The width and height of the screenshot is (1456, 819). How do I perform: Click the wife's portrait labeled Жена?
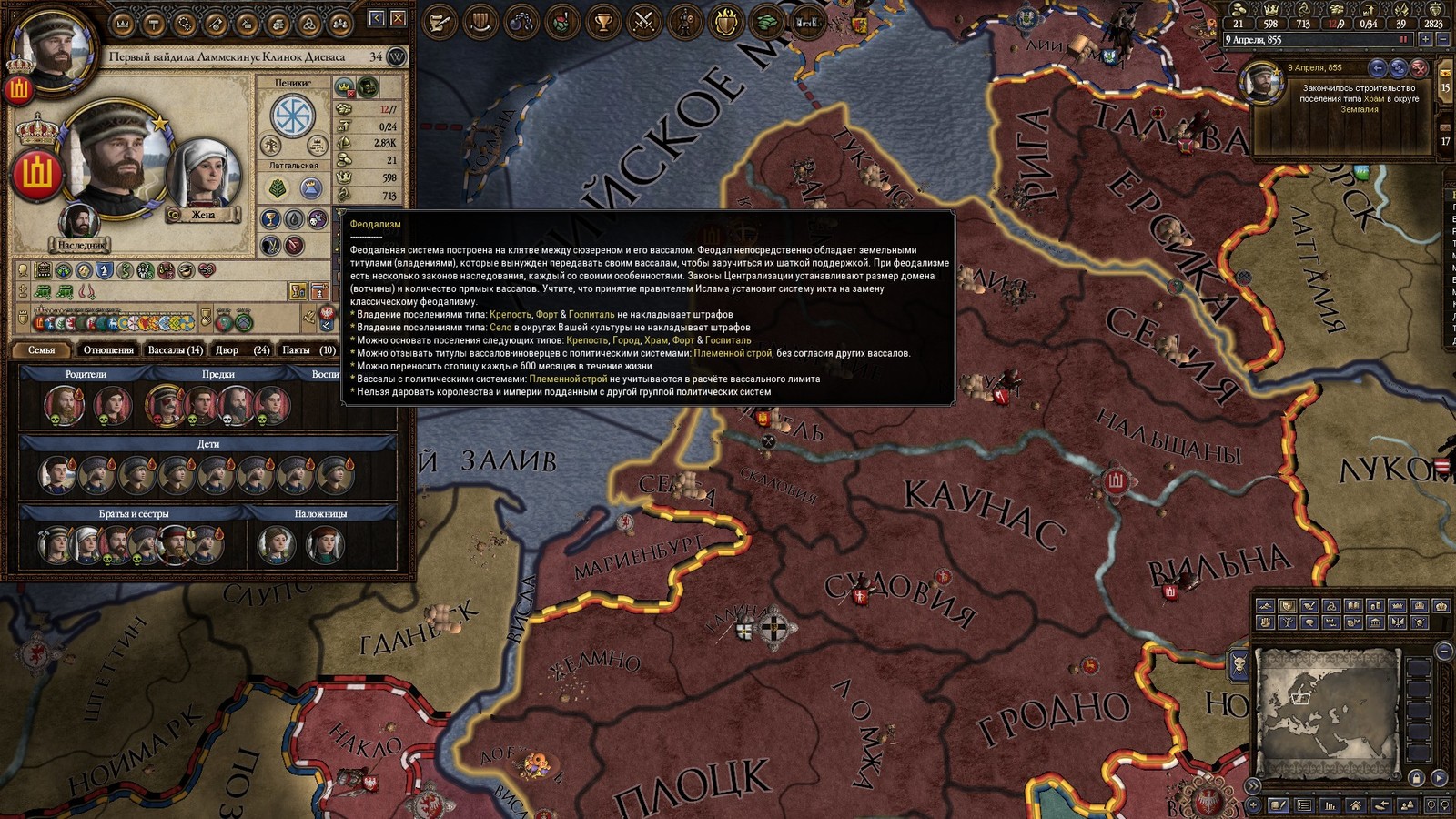point(203,175)
